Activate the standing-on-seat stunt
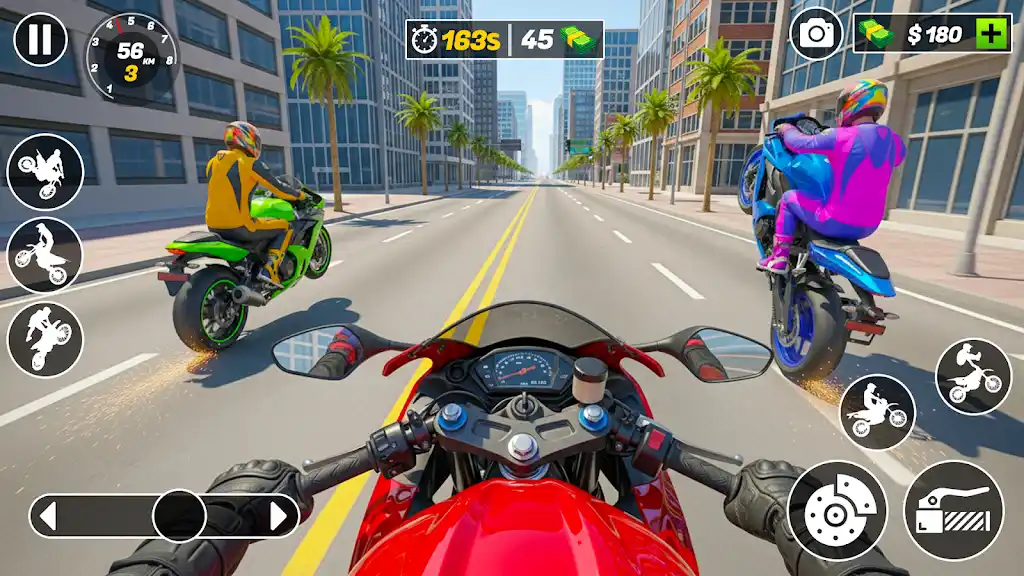1024x576 pixels. pos(46,255)
